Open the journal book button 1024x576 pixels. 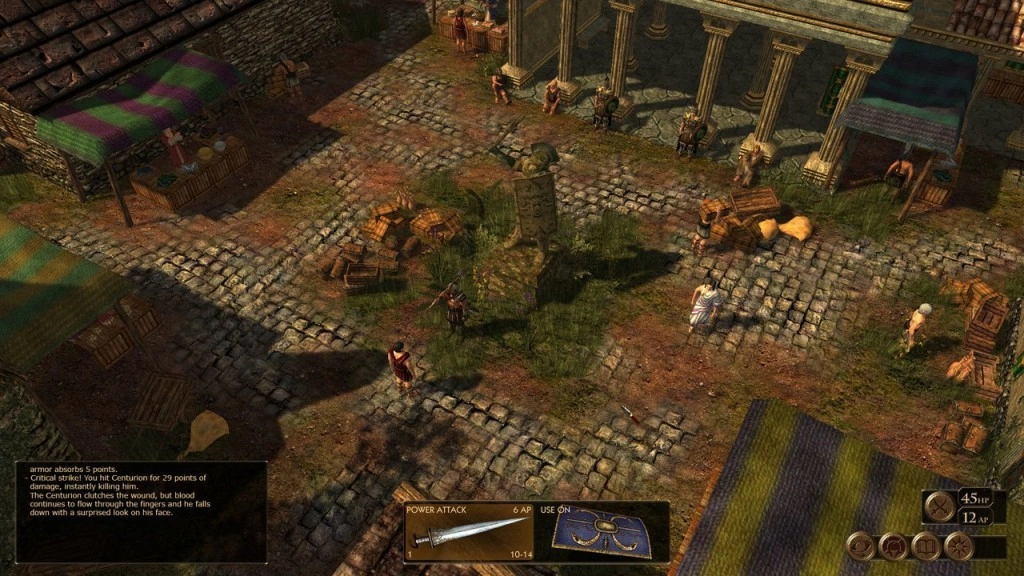pos(924,546)
